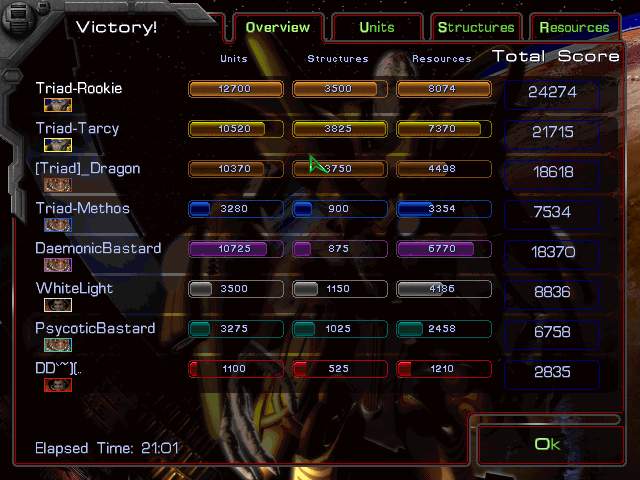Image resolution: width=640 pixels, height=480 pixels.
Task: Select player row Triad-Rookie
Action: 79,89
